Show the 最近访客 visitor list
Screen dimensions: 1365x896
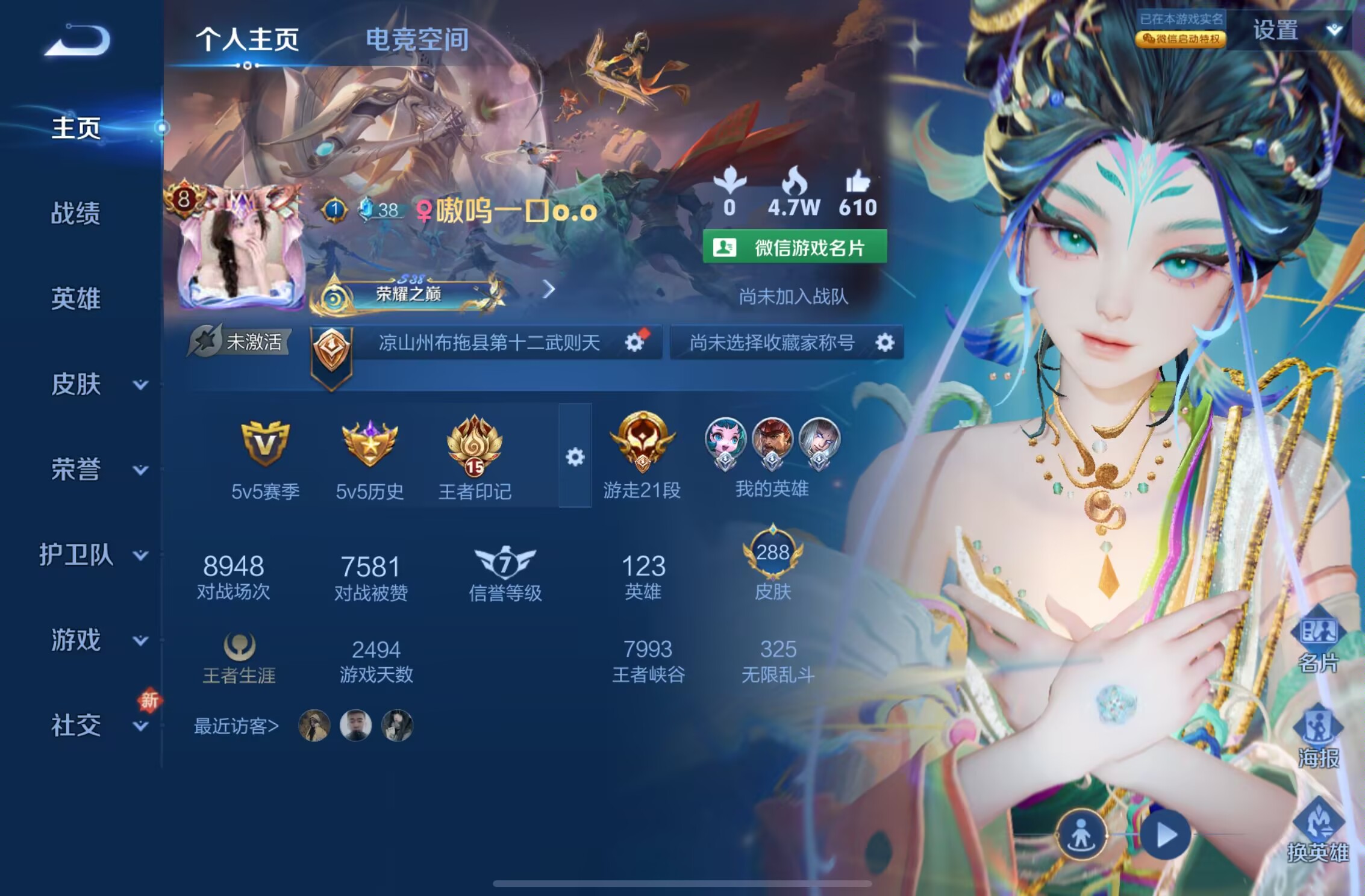(x=236, y=726)
